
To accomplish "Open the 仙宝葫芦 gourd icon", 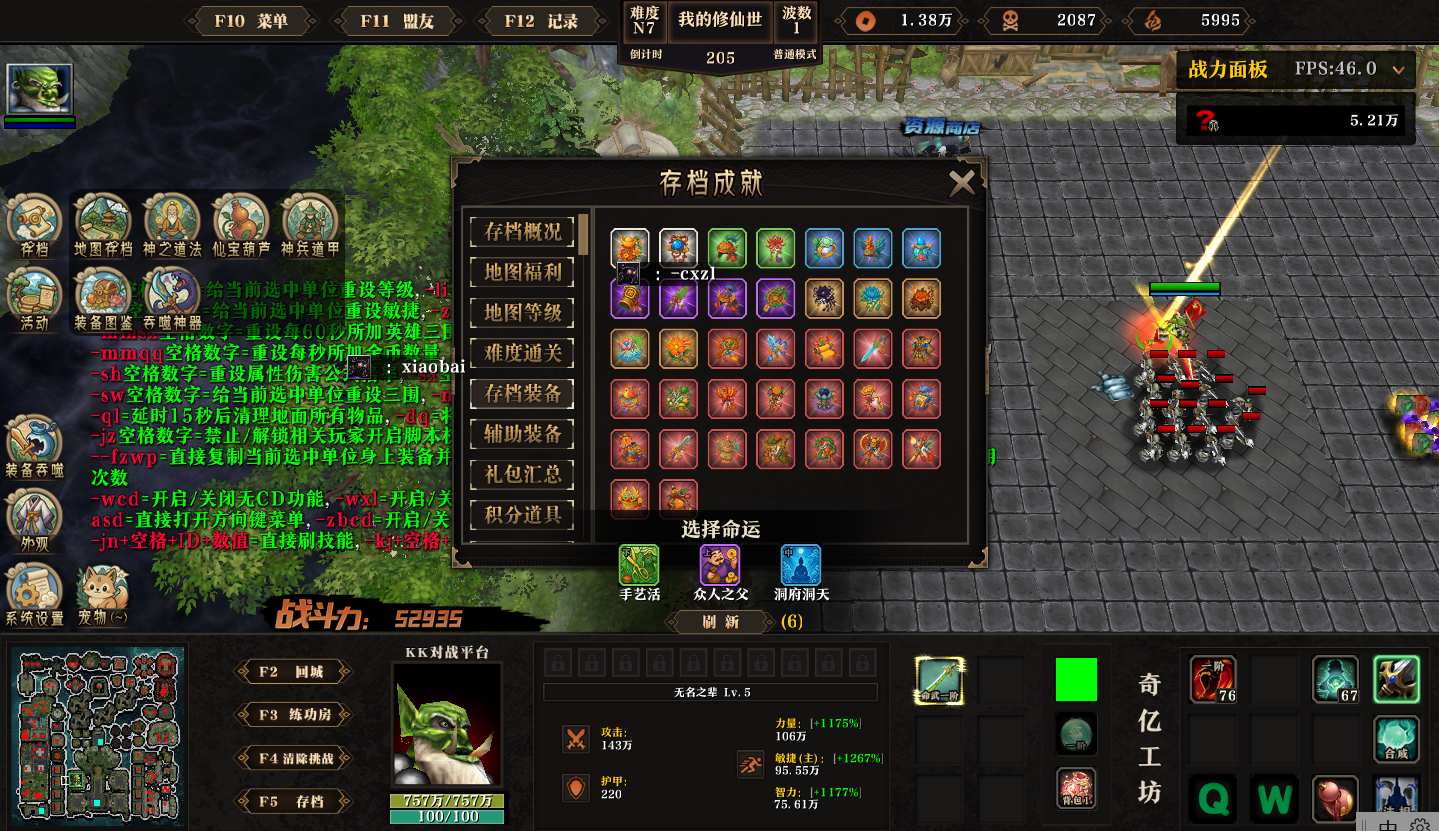I will pos(240,222).
